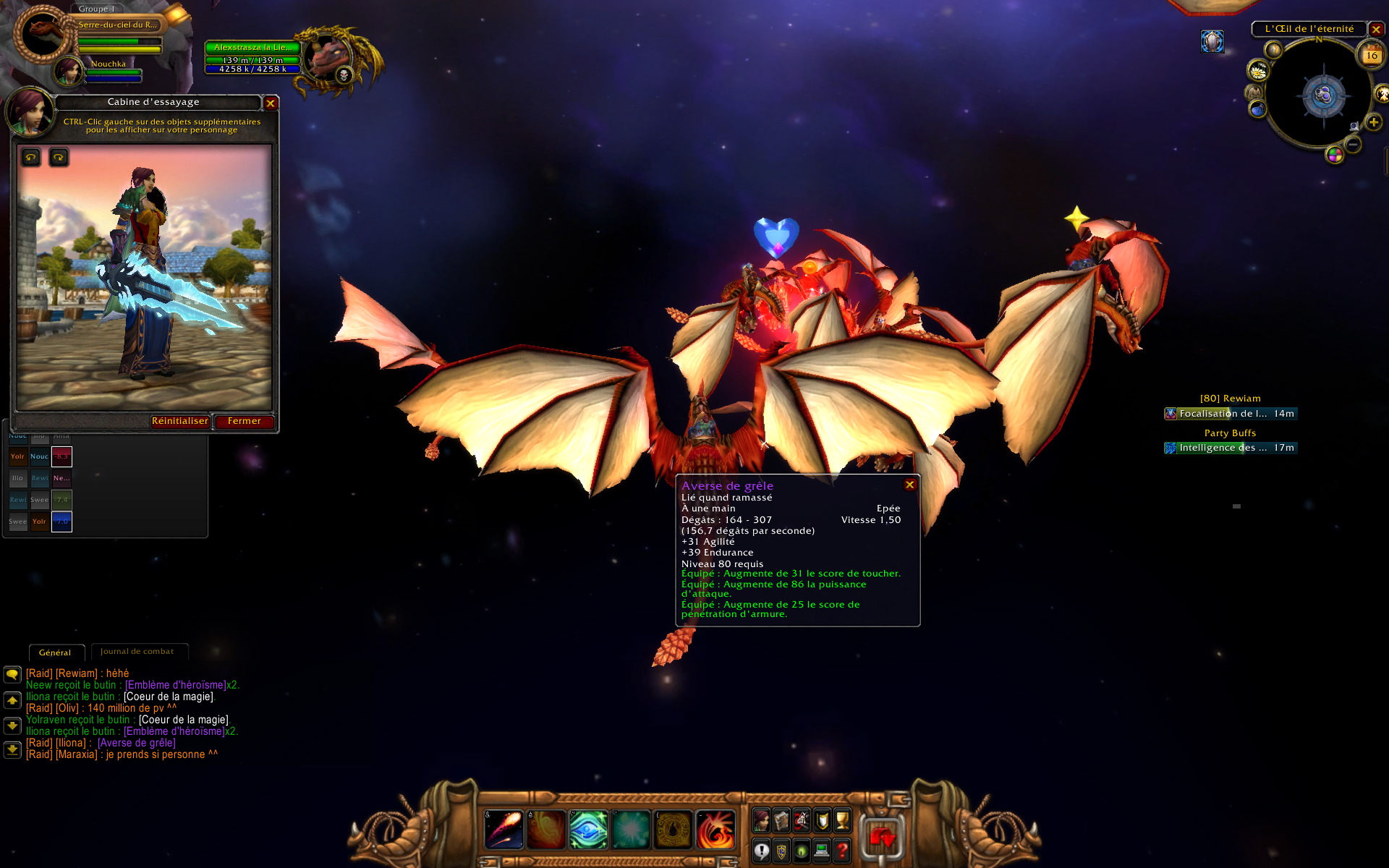The width and height of the screenshot is (1389, 868).
Task: Open the character portrait micro menu button
Action: click(761, 820)
